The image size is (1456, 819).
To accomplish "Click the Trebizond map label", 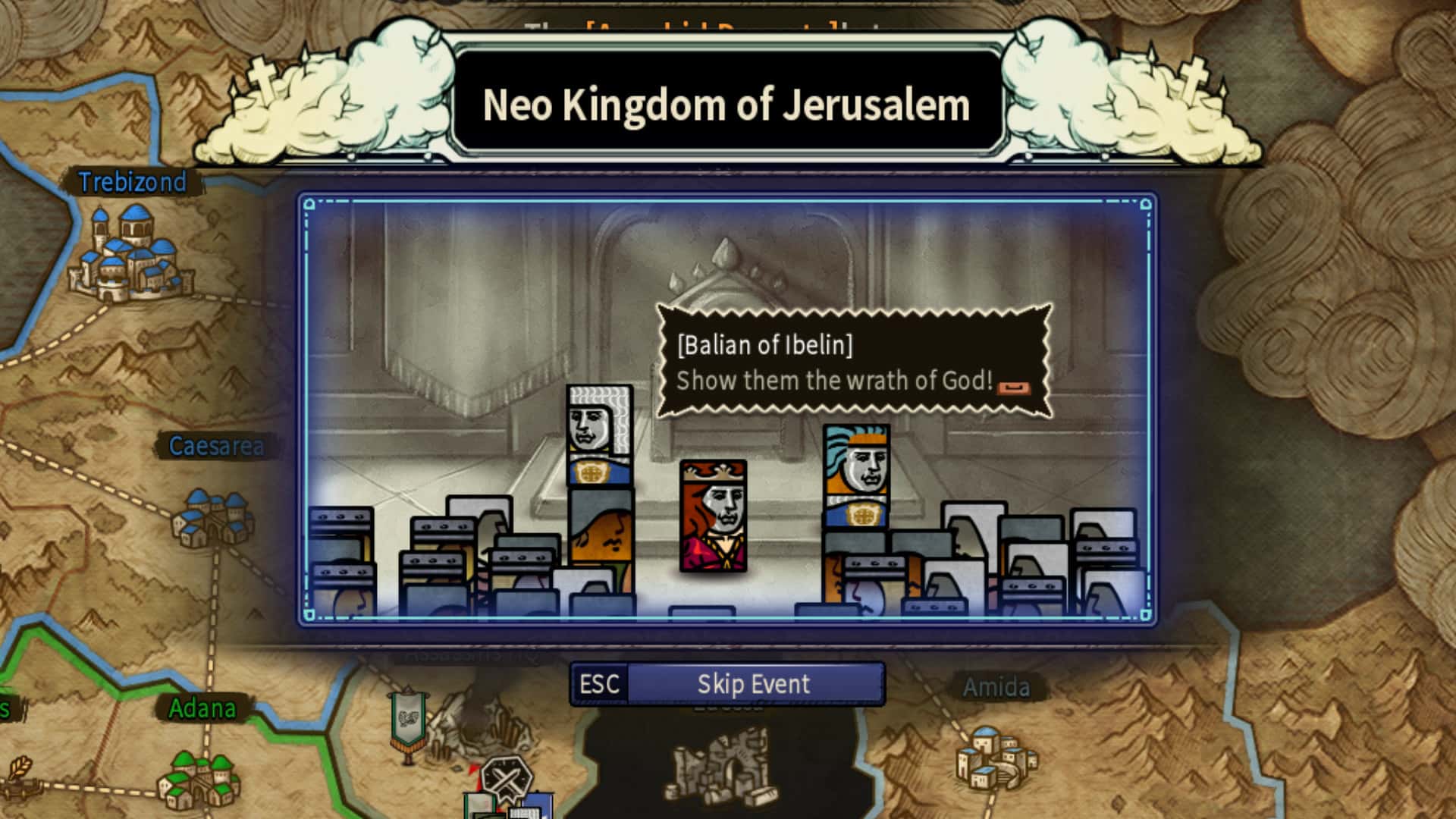I will pos(133,182).
